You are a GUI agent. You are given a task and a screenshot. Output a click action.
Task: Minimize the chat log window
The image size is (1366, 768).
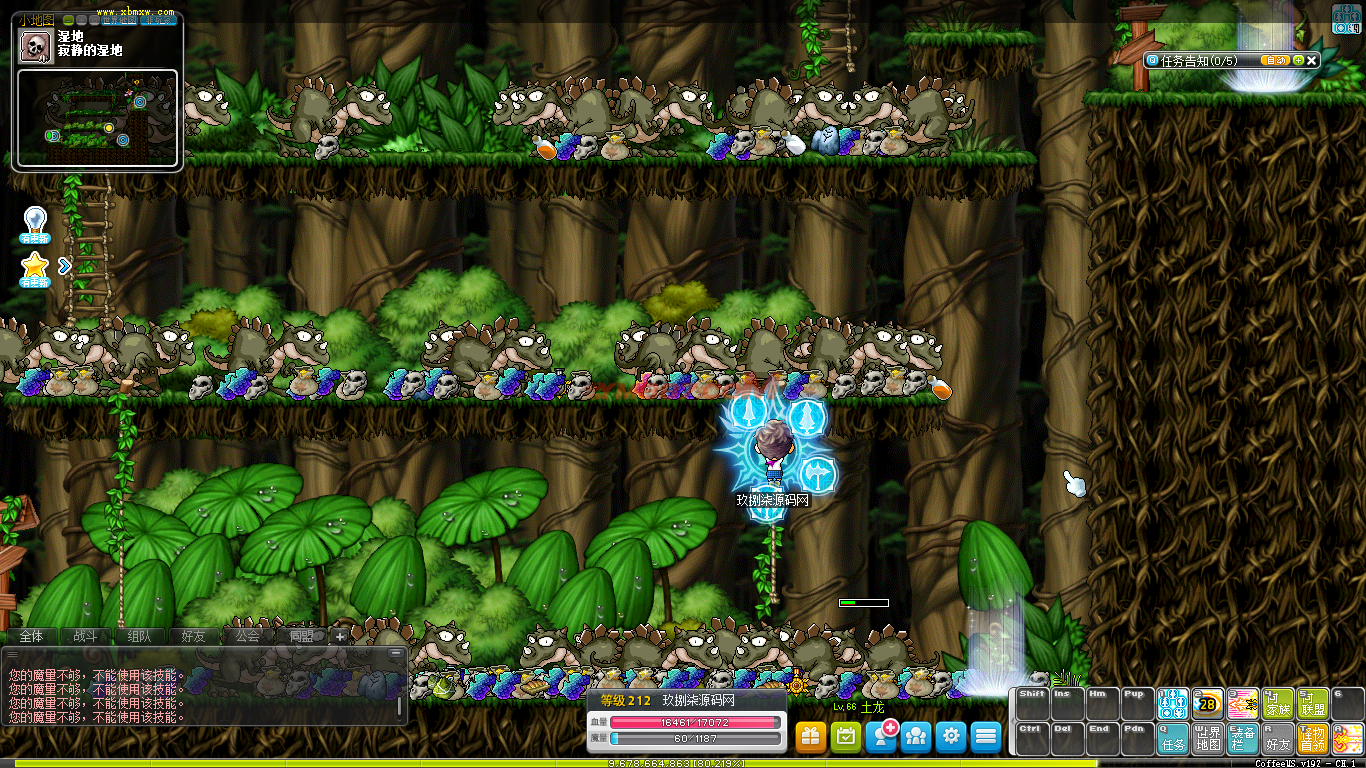pos(397,653)
